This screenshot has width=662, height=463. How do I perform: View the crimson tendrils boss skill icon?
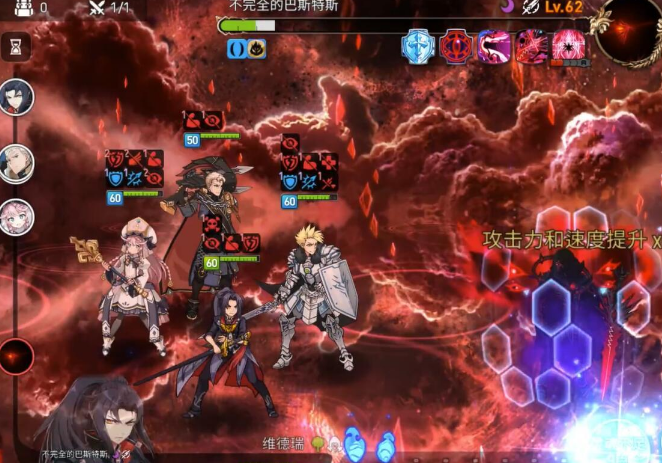530,47
